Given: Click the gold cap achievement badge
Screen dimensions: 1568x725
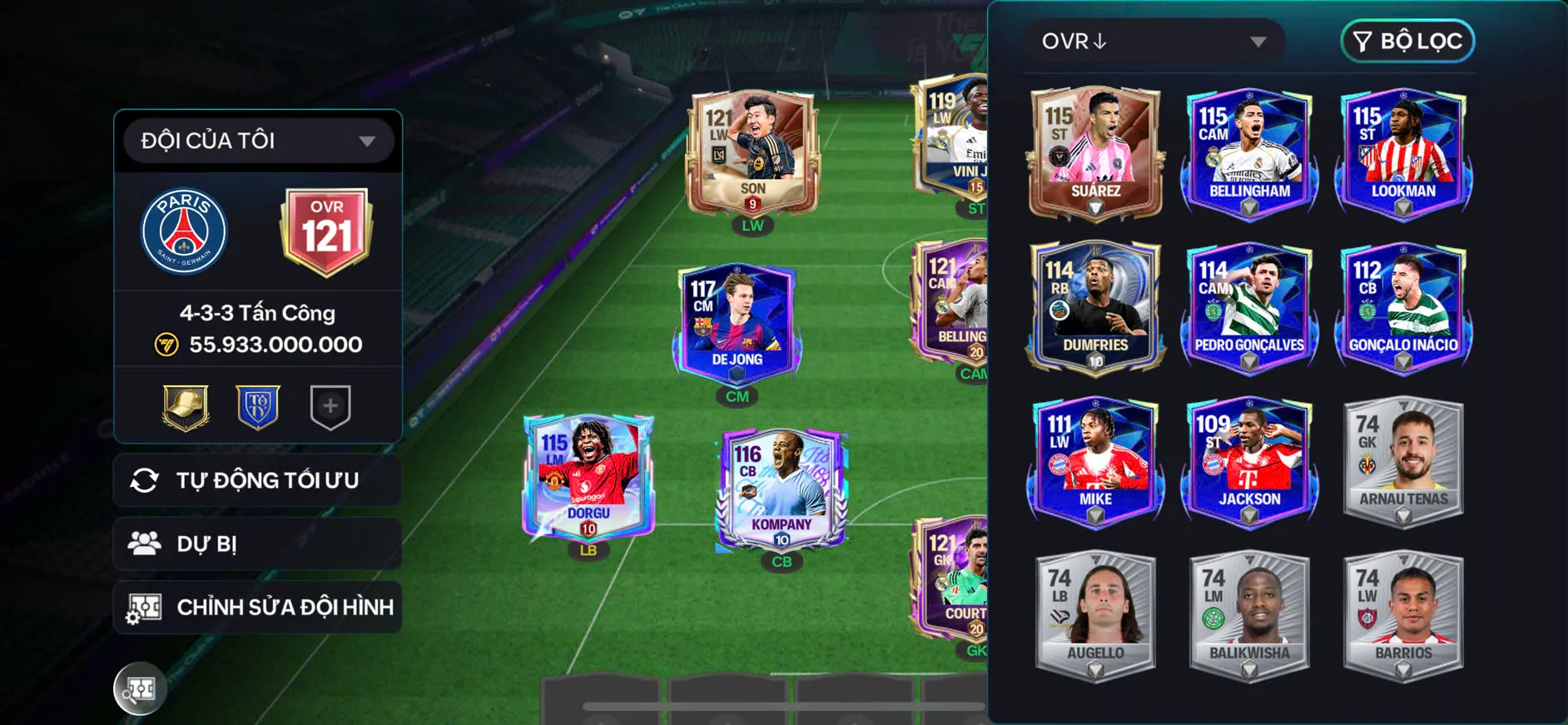Looking at the screenshot, I should coord(186,406).
